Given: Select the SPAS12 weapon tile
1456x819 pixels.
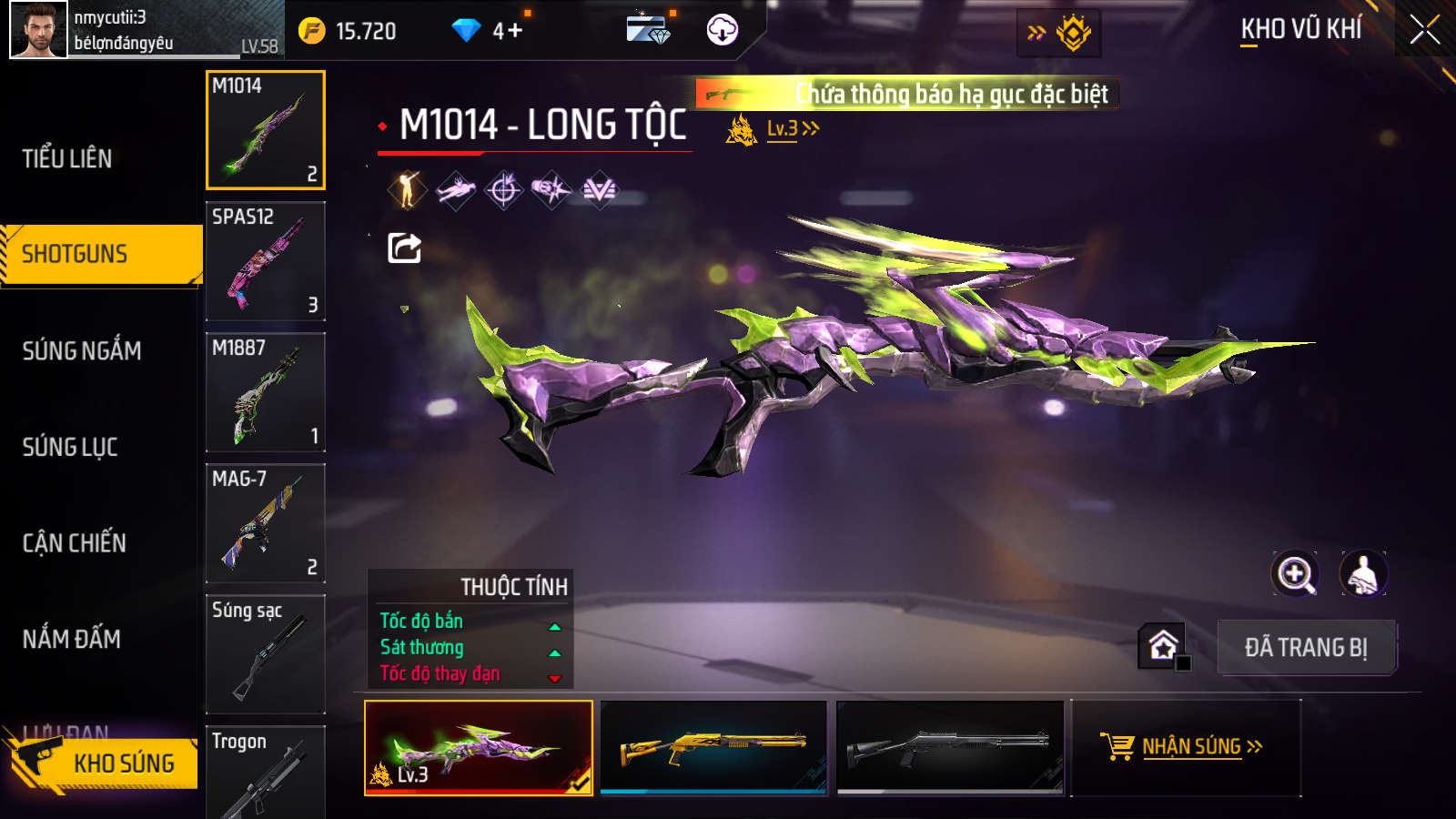Looking at the screenshot, I should pos(266,261).
